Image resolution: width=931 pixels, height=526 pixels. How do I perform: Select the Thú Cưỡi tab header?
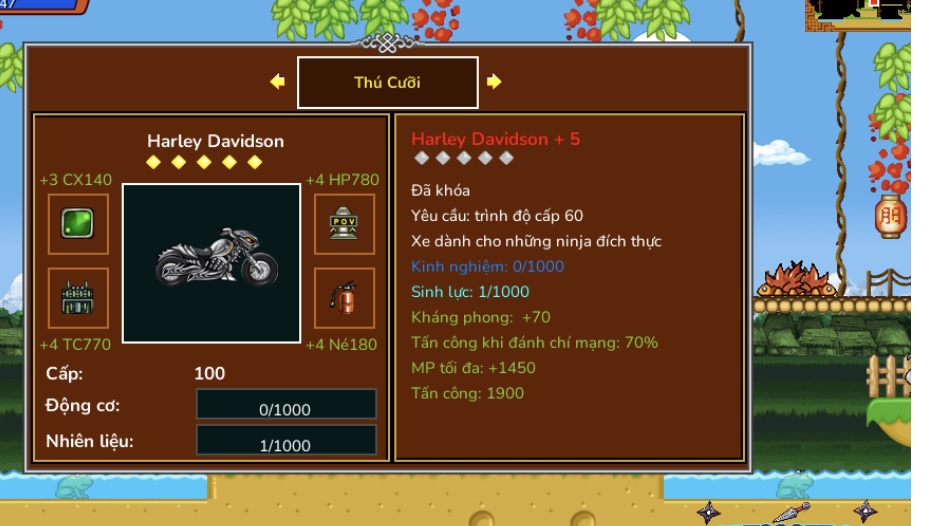point(387,82)
